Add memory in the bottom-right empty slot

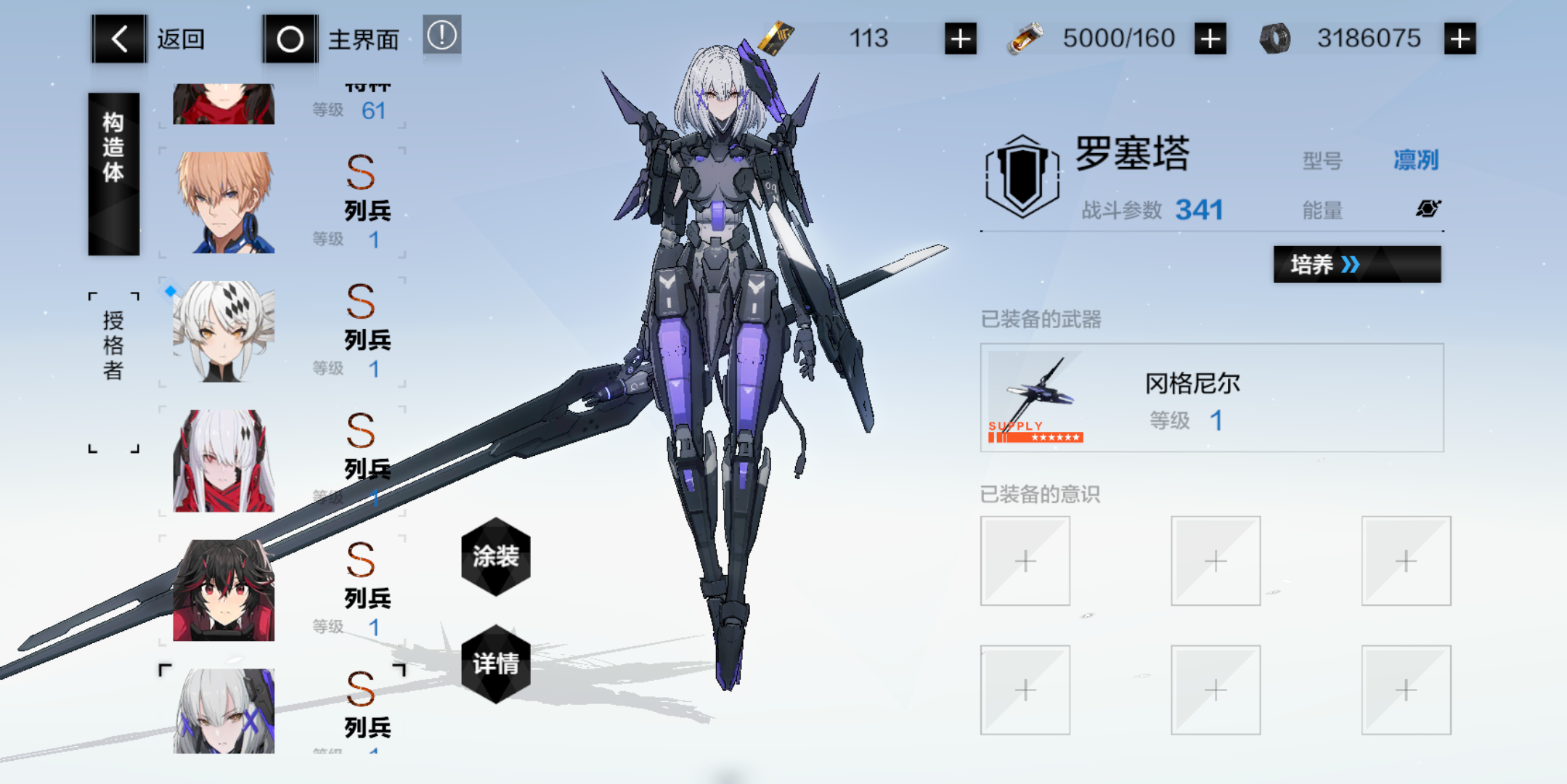[x=1406, y=688]
